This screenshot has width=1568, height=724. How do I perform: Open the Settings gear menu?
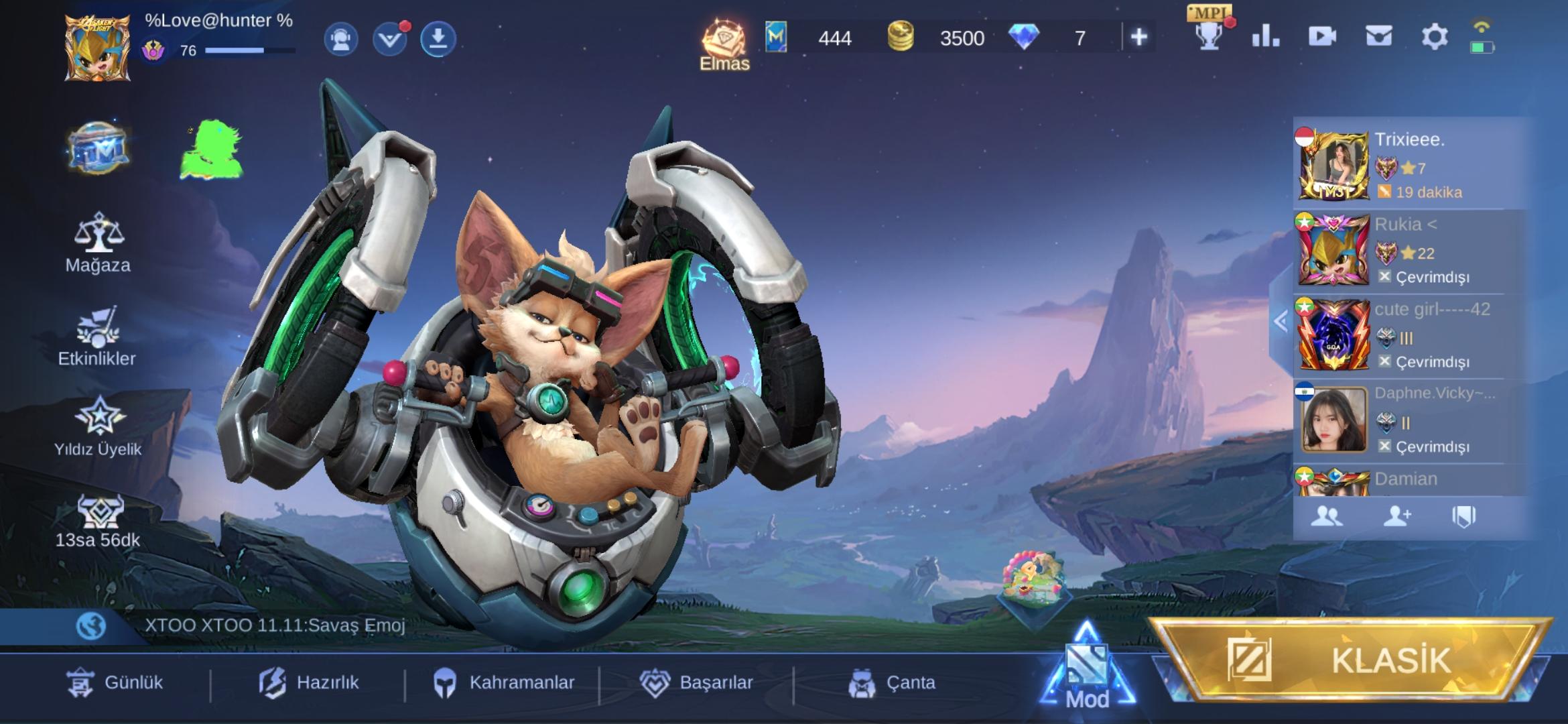point(1434,37)
